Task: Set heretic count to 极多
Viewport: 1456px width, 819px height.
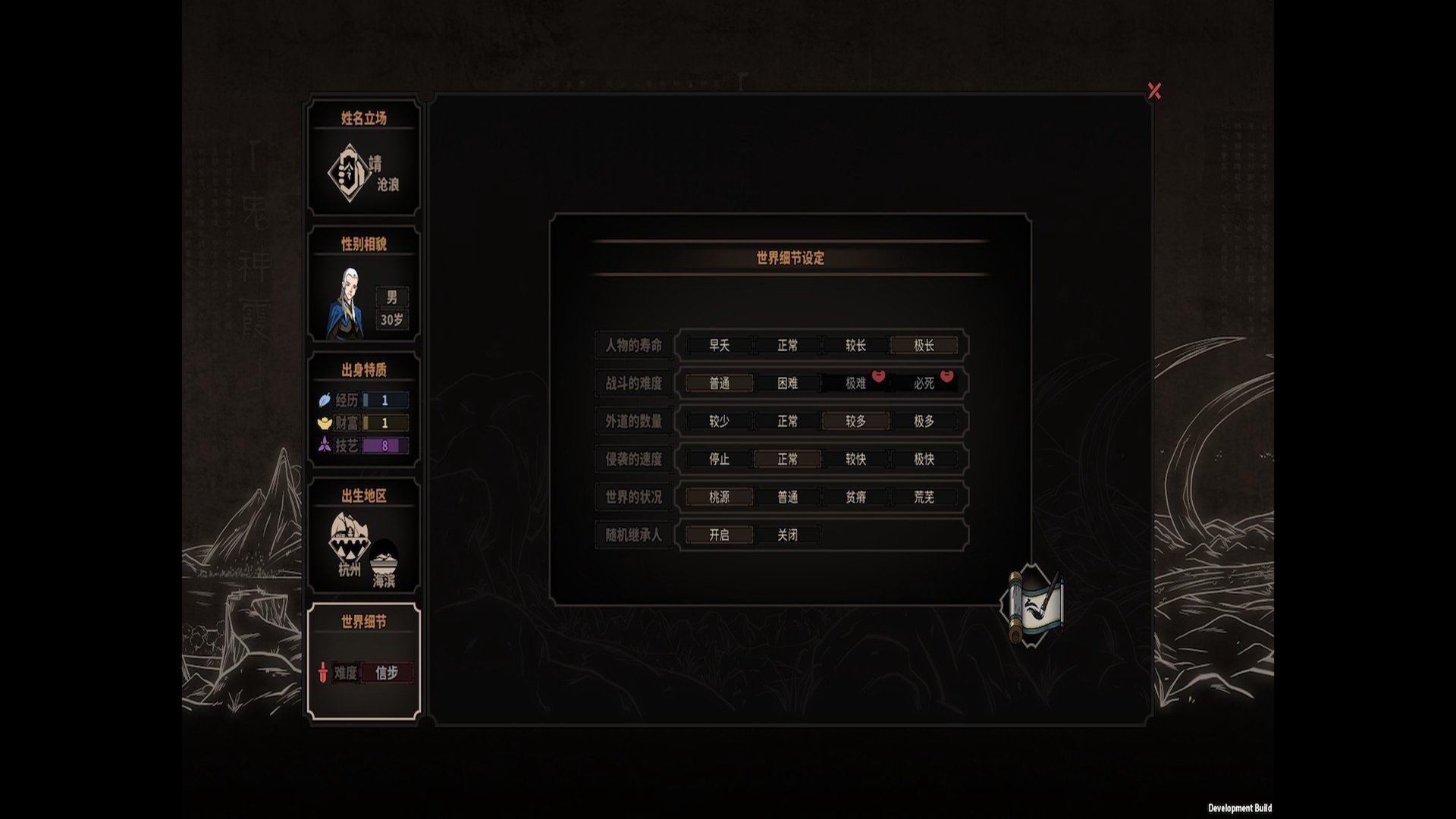Action: click(x=924, y=422)
